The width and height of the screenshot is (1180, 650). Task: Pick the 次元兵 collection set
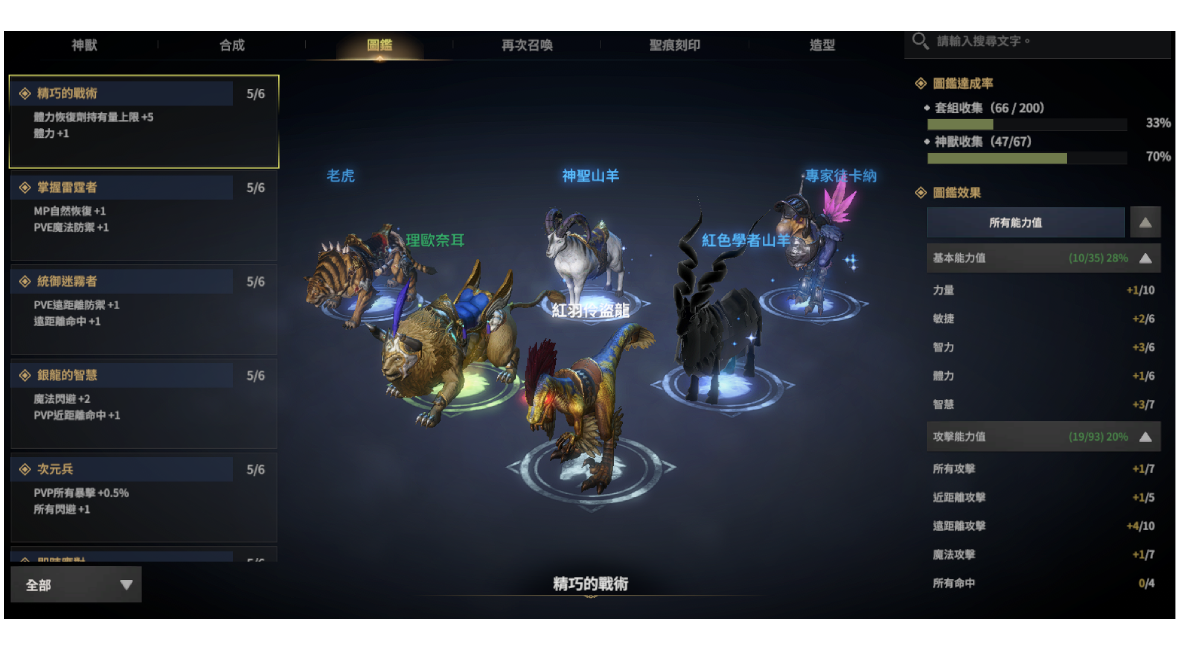143,497
